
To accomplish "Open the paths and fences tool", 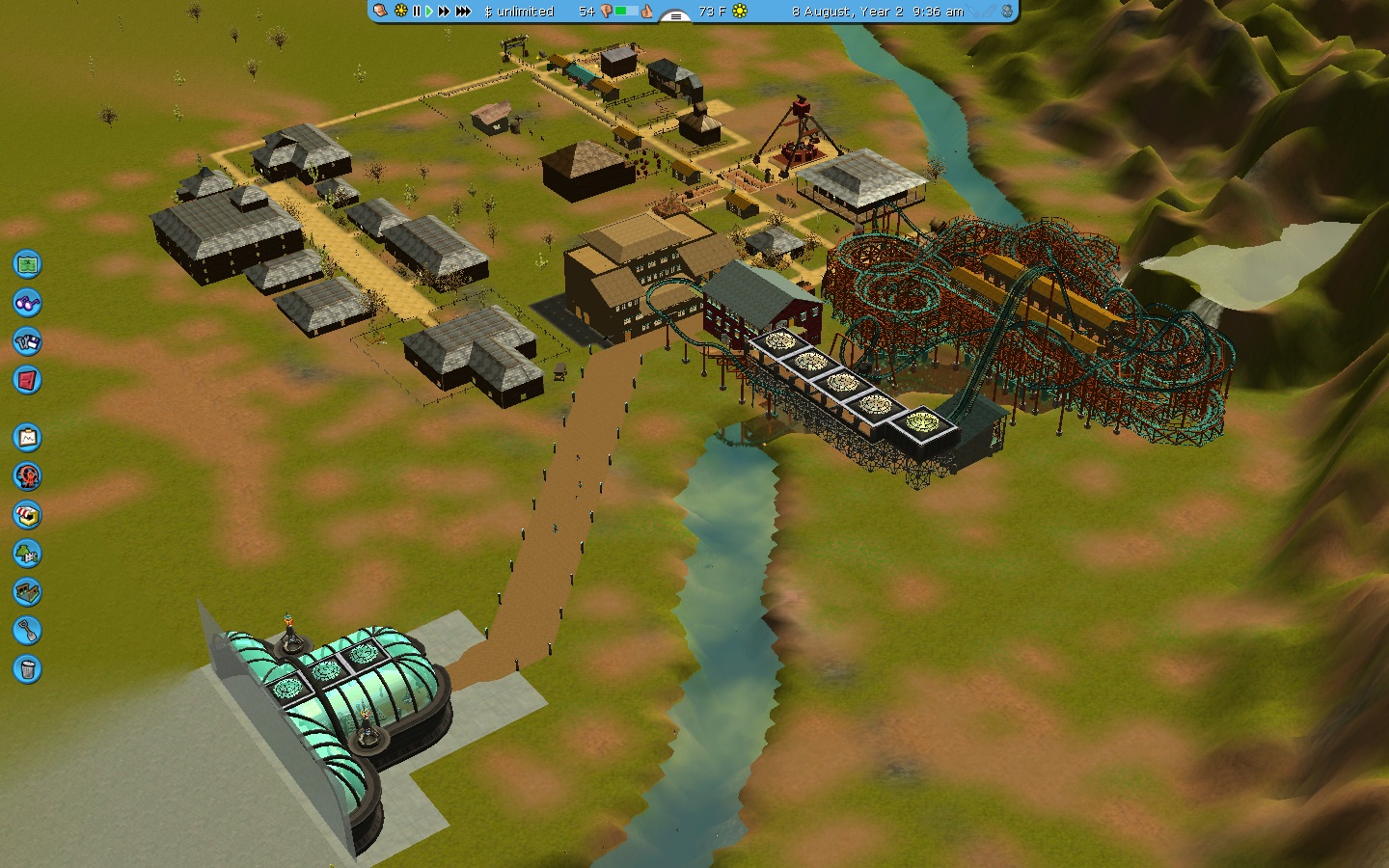I will (27, 592).
